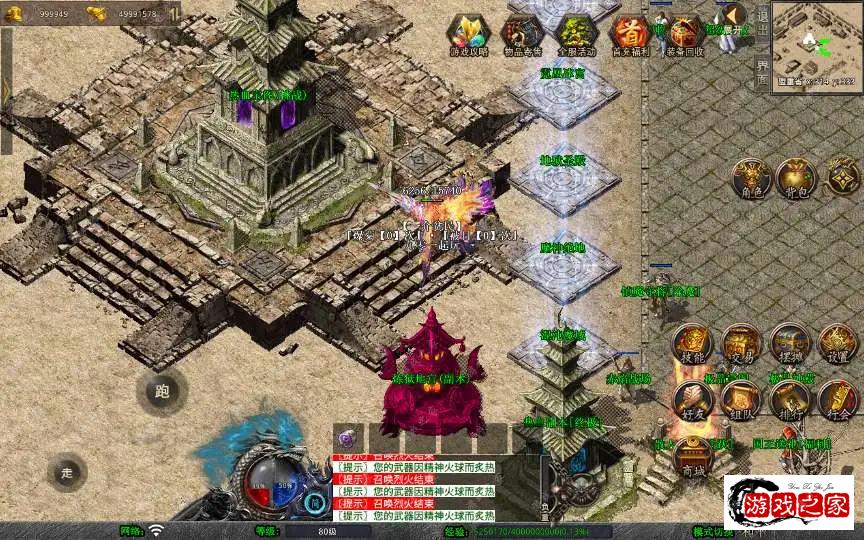Open the 设置 settings menu

coord(838,343)
